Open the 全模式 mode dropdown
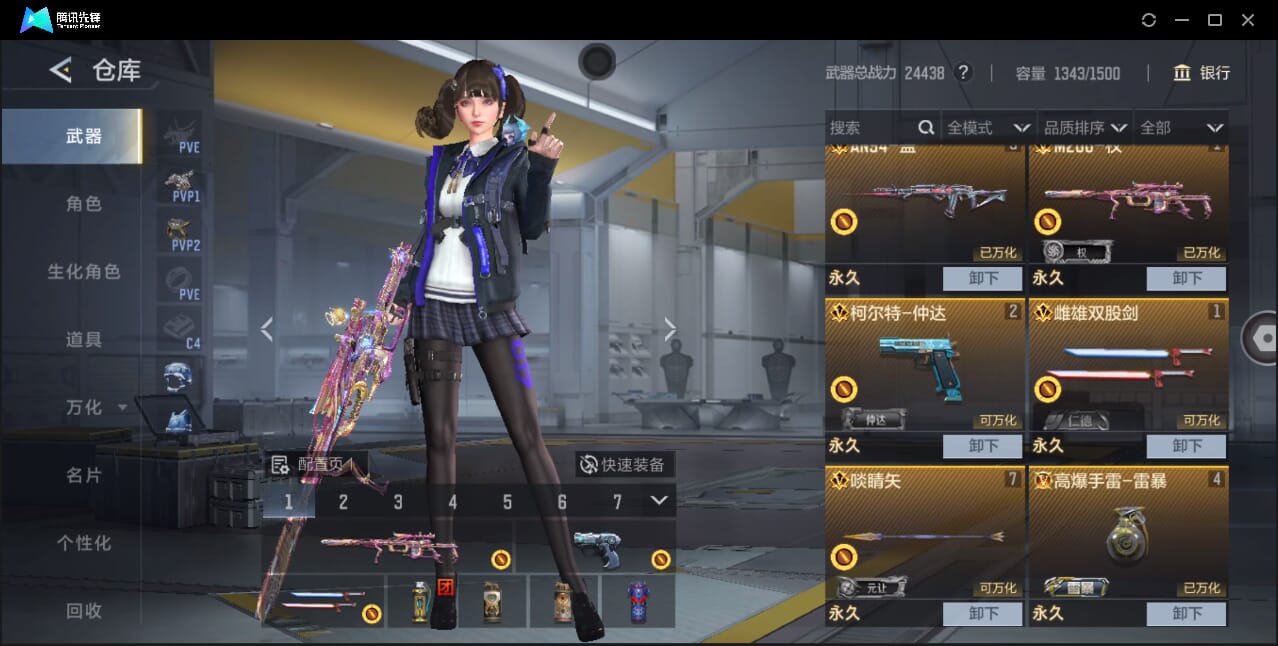1278x646 pixels. (x=988, y=128)
